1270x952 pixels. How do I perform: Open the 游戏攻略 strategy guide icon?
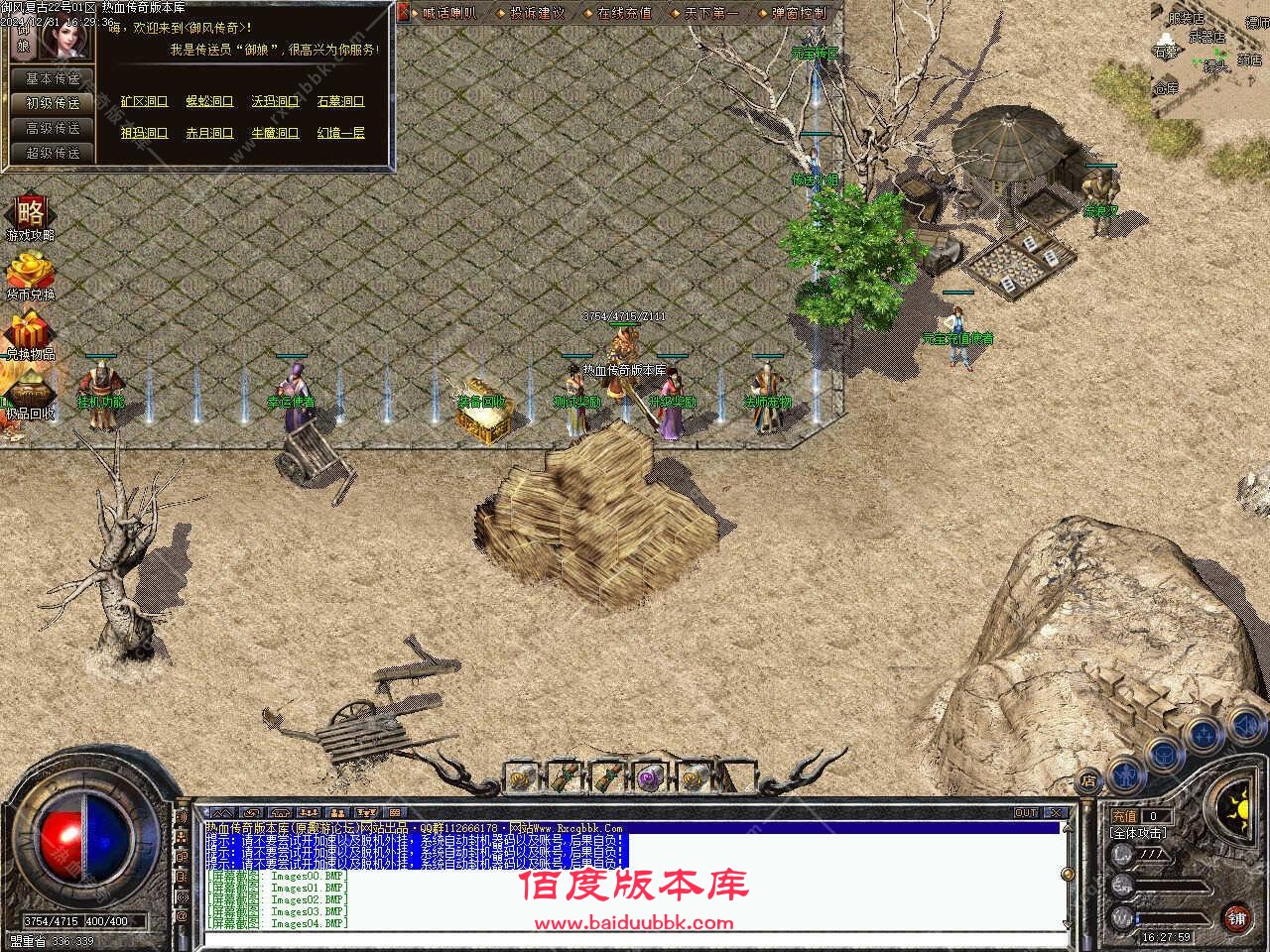pyautogui.click(x=30, y=218)
